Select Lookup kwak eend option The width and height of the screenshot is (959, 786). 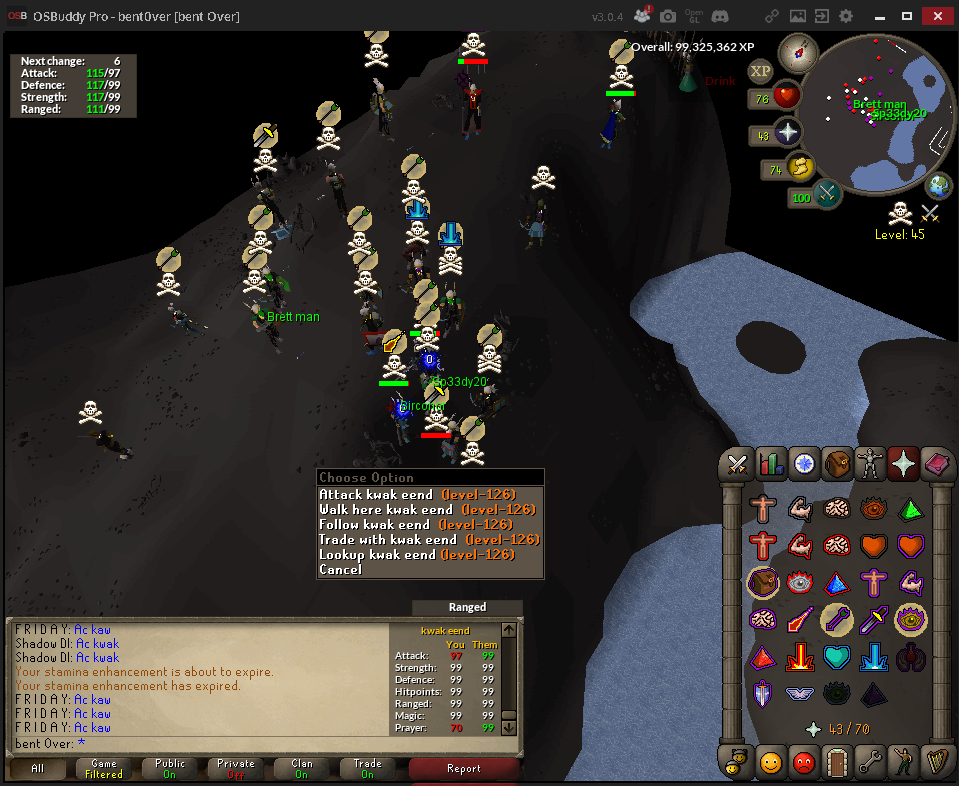click(x=377, y=555)
